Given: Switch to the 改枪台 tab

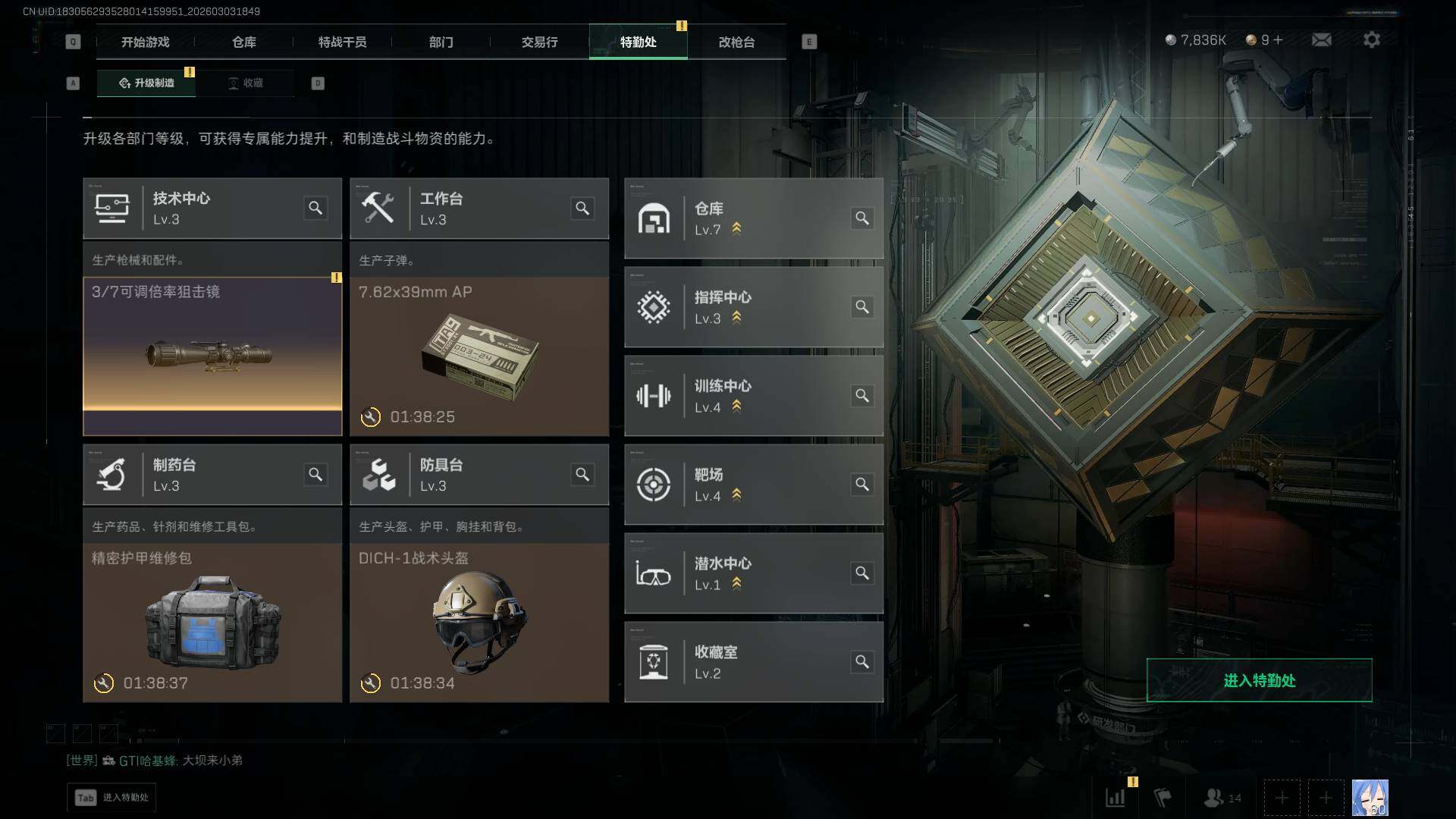Looking at the screenshot, I should [x=736, y=42].
